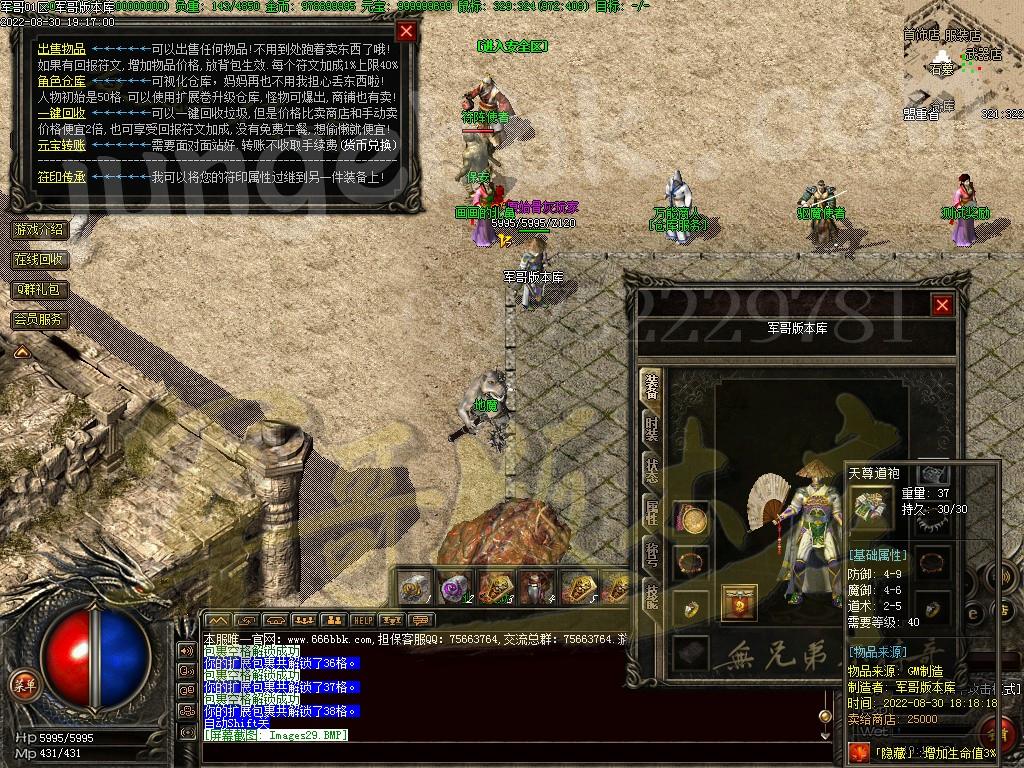Open the Q群礼包 gift pack button
The image size is (1024, 768).
[39, 289]
